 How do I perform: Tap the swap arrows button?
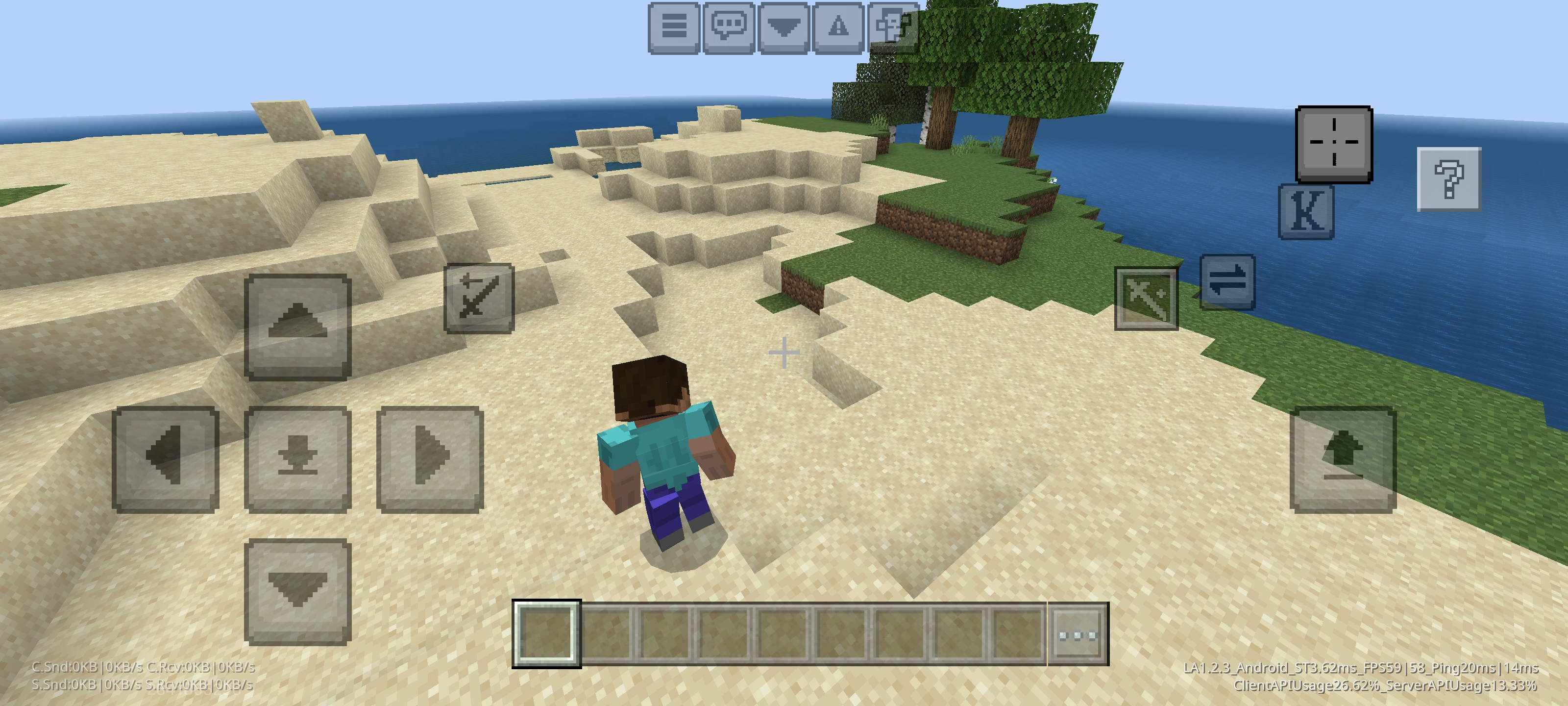(x=1227, y=282)
